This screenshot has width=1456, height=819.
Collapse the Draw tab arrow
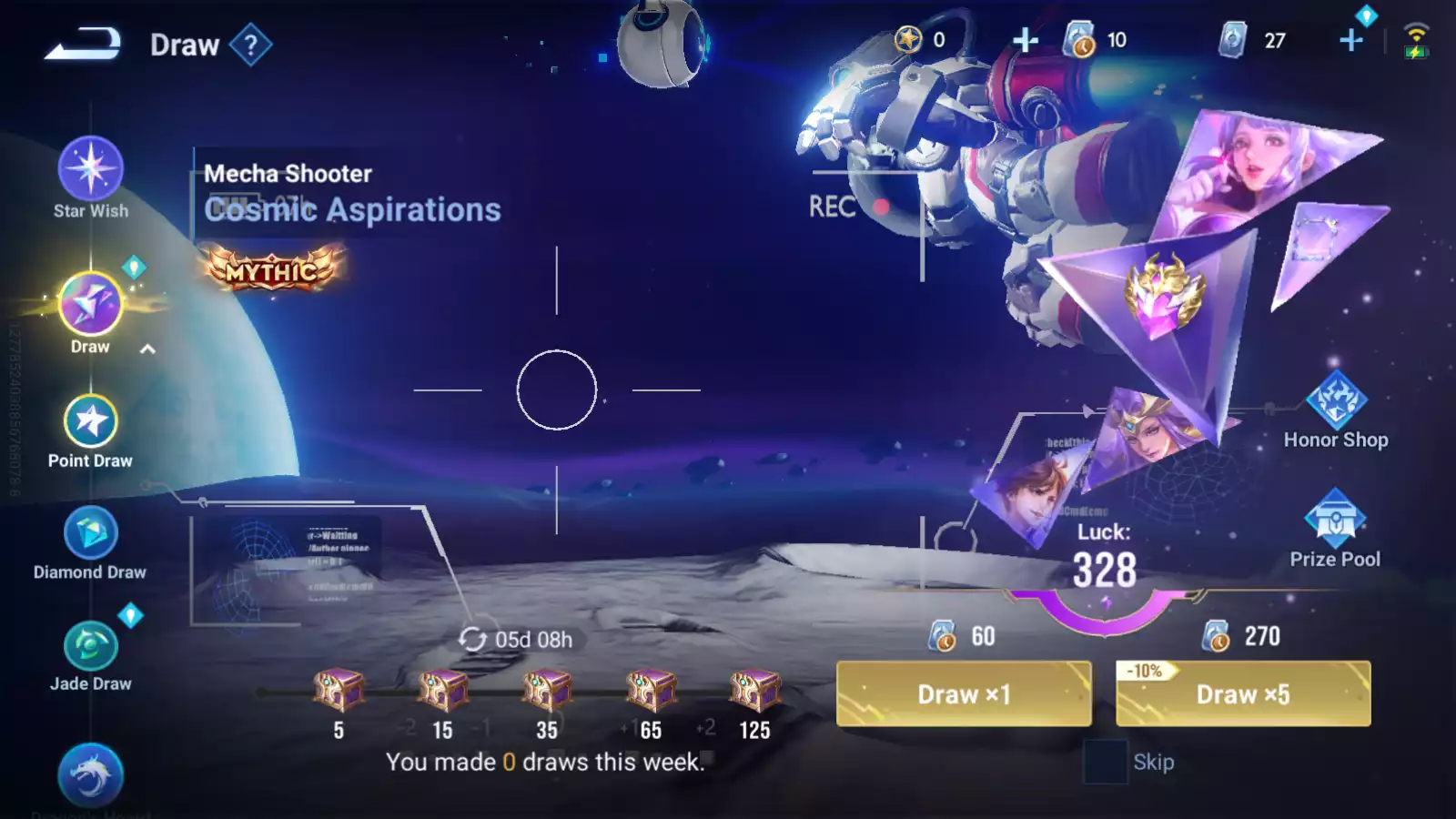pos(147,349)
